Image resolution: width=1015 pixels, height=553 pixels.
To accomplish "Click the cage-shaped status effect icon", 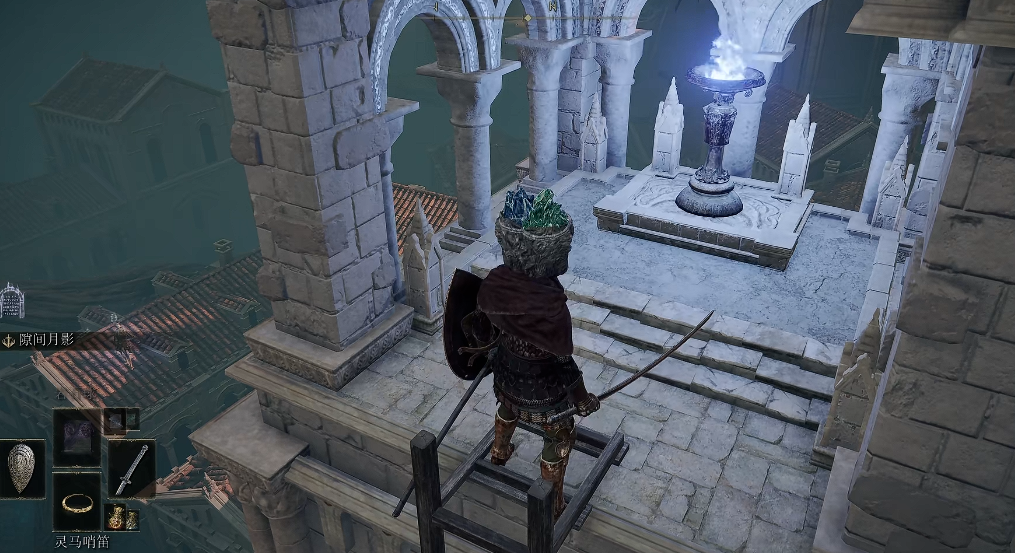I will [11, 301].
